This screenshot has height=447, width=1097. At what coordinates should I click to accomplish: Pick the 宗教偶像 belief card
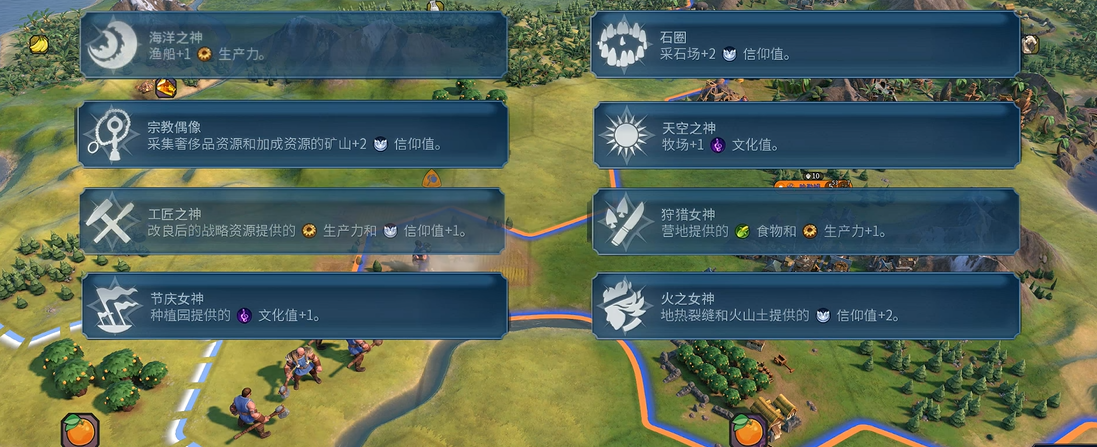293,134
